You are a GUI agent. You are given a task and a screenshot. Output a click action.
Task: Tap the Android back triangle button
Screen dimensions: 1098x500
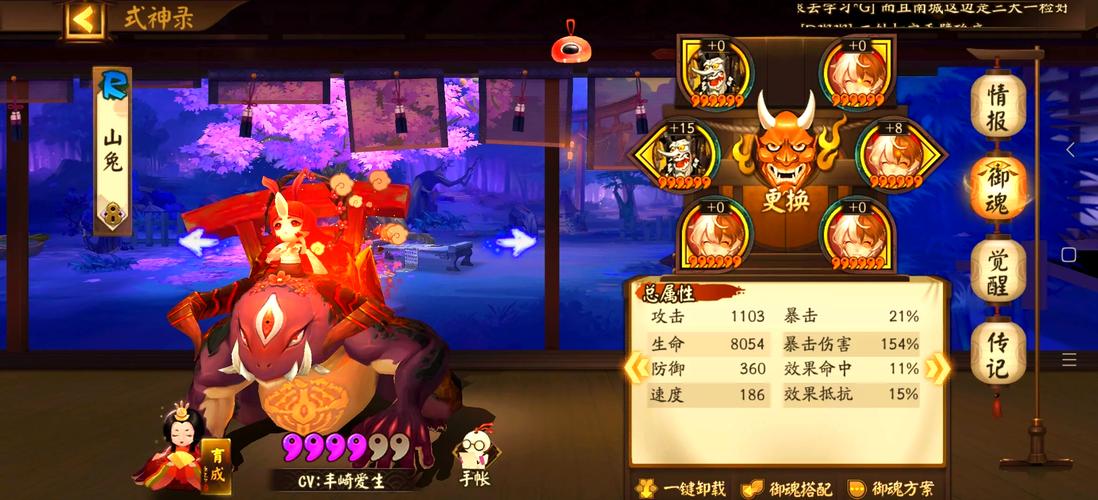click(1070, 150)
